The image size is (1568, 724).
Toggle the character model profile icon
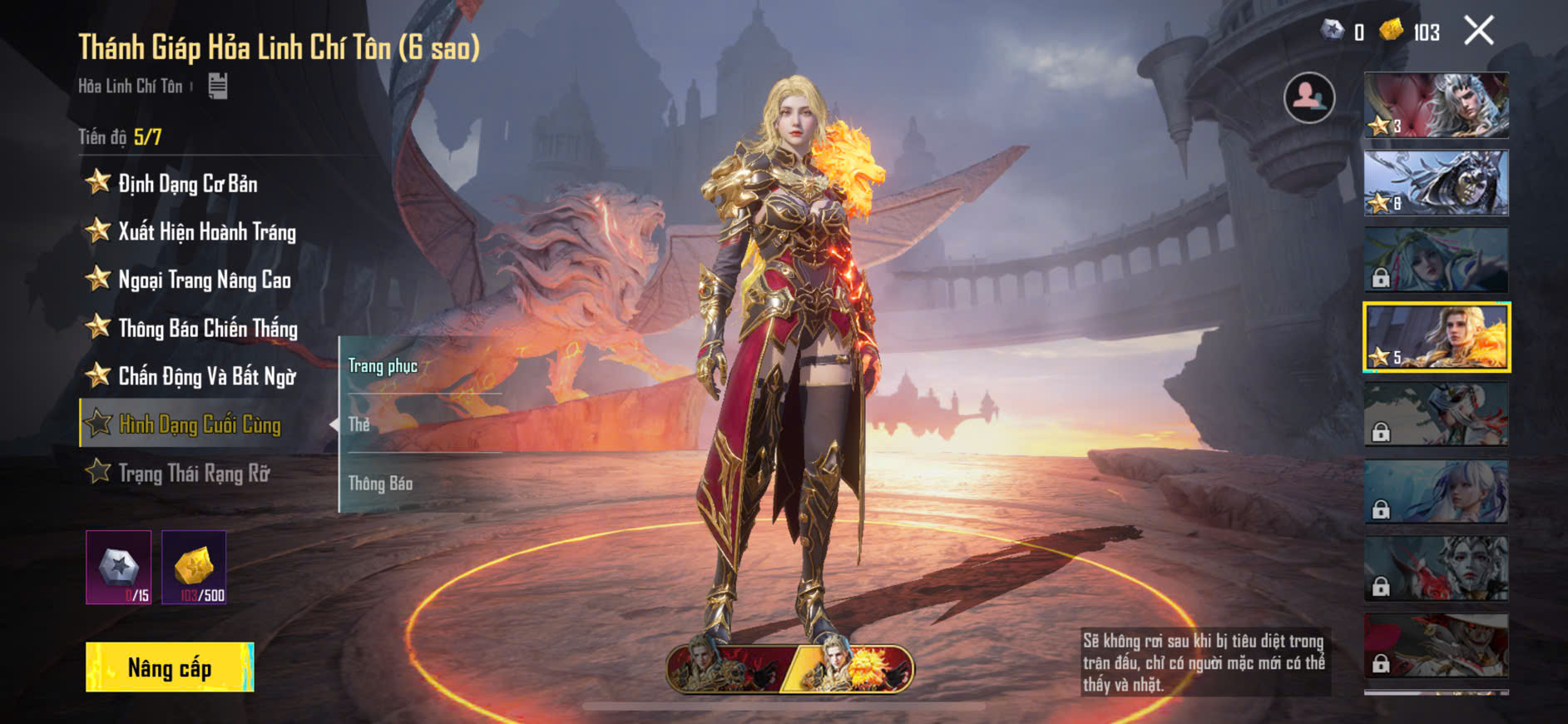click(1309, 97)
